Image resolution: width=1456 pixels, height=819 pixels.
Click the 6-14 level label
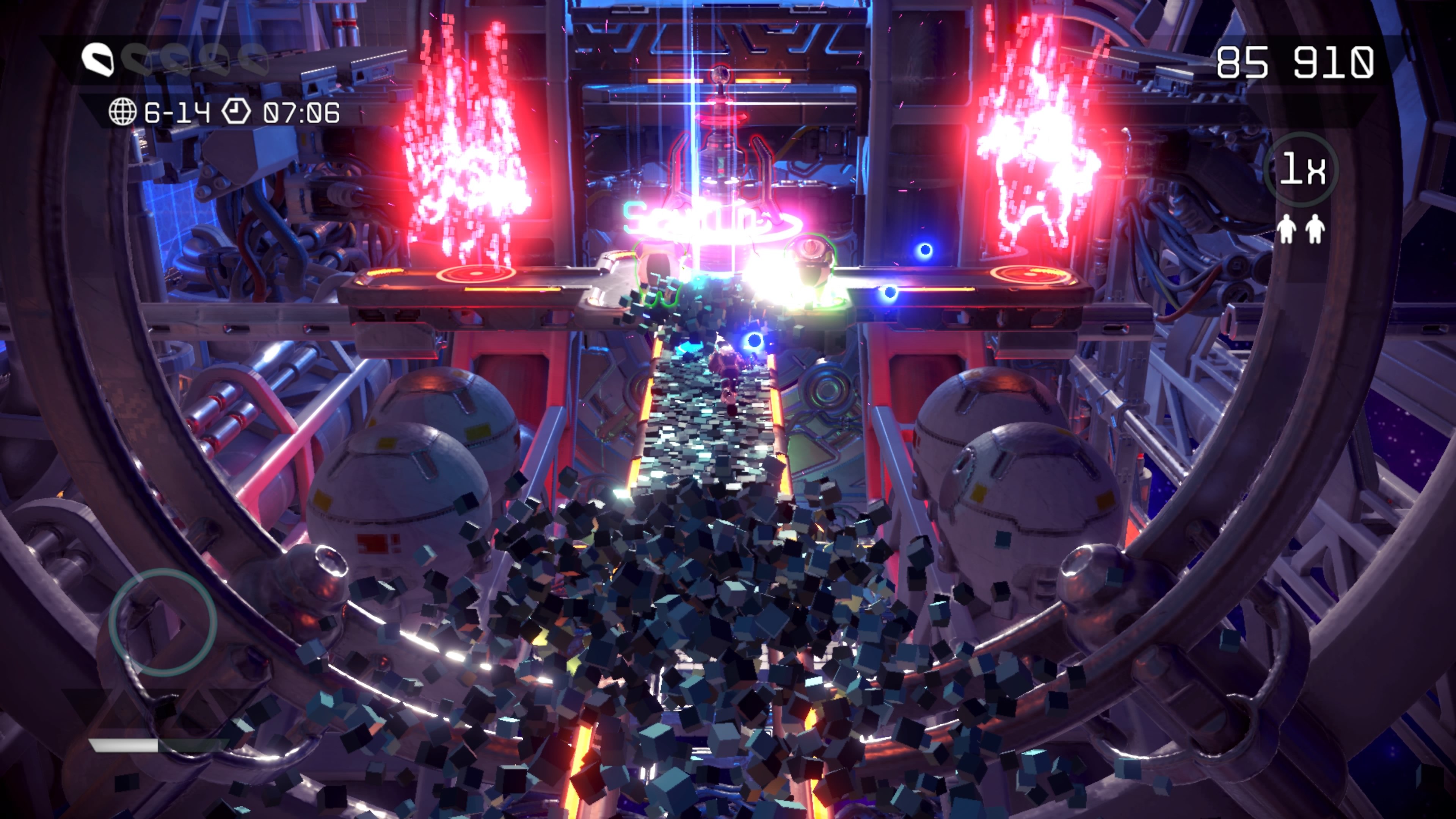click(179, 113)
